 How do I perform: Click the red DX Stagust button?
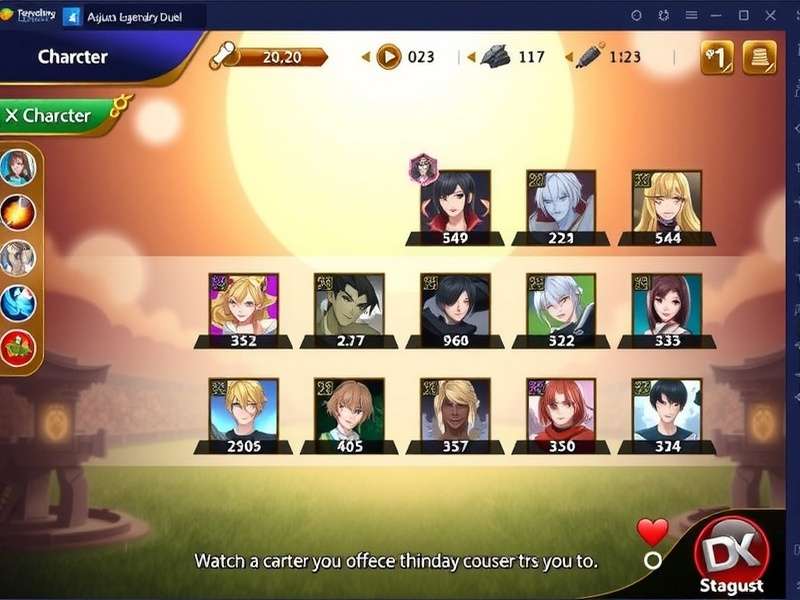pos(733,555)
